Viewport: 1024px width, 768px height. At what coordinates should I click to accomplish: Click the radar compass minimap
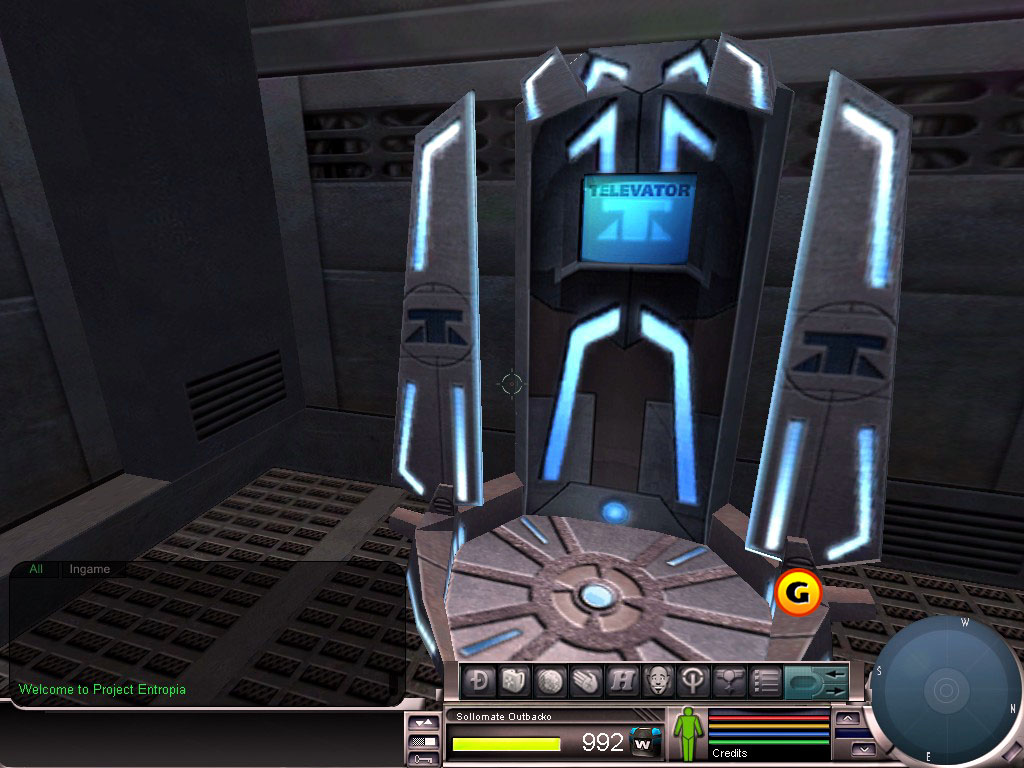point(944,690)
